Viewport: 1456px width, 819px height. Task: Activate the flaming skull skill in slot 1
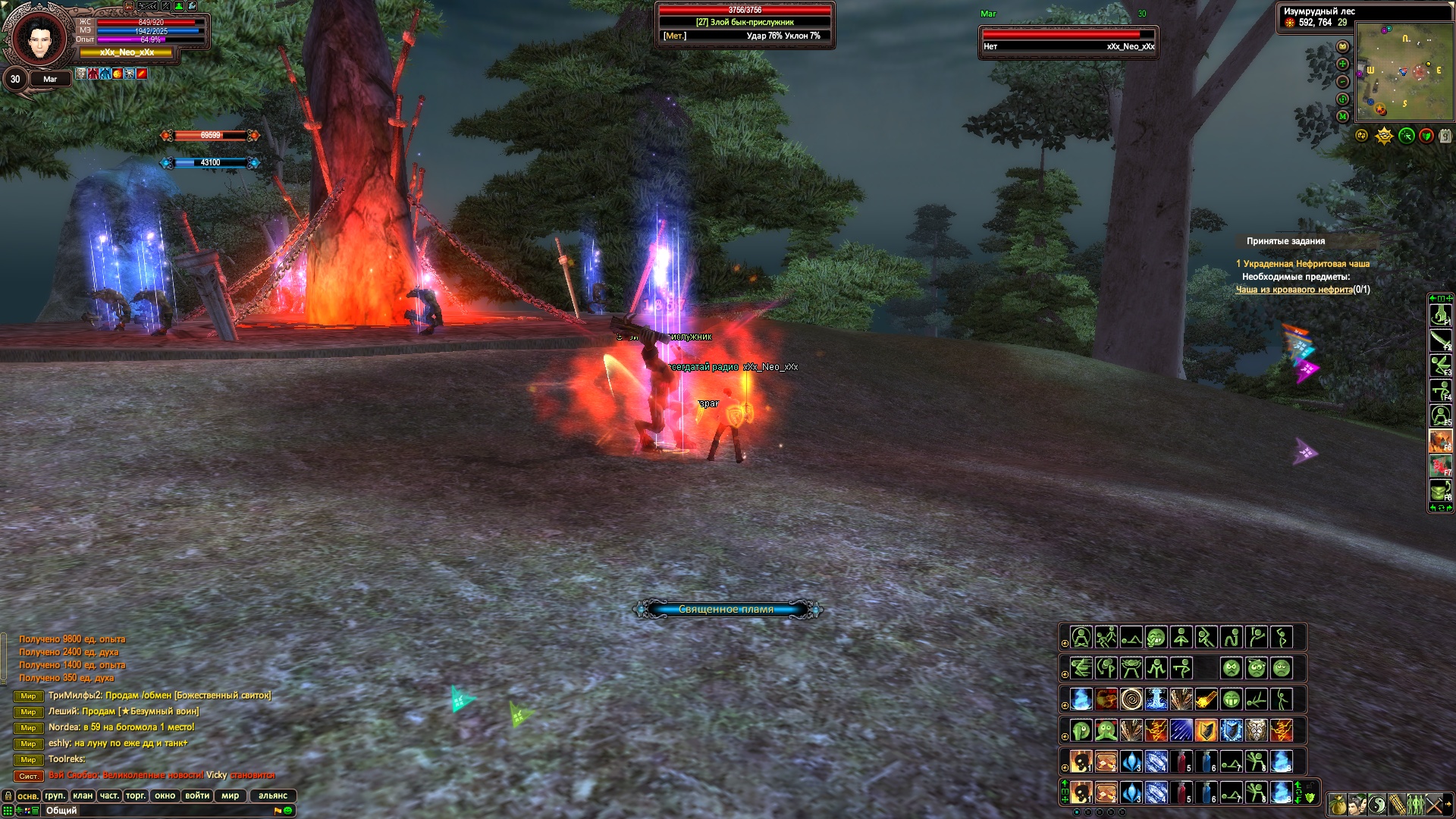click(x=1081, y=792)
